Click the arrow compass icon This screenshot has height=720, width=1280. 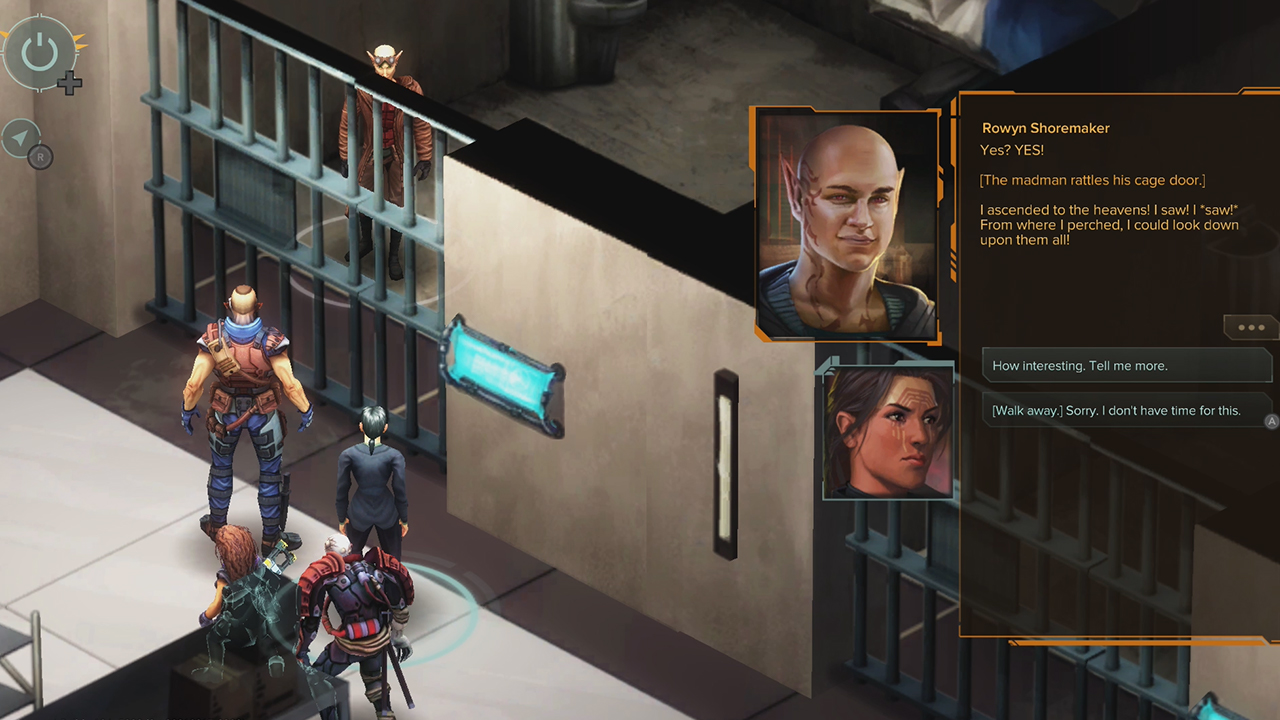[x=20, y=139]
